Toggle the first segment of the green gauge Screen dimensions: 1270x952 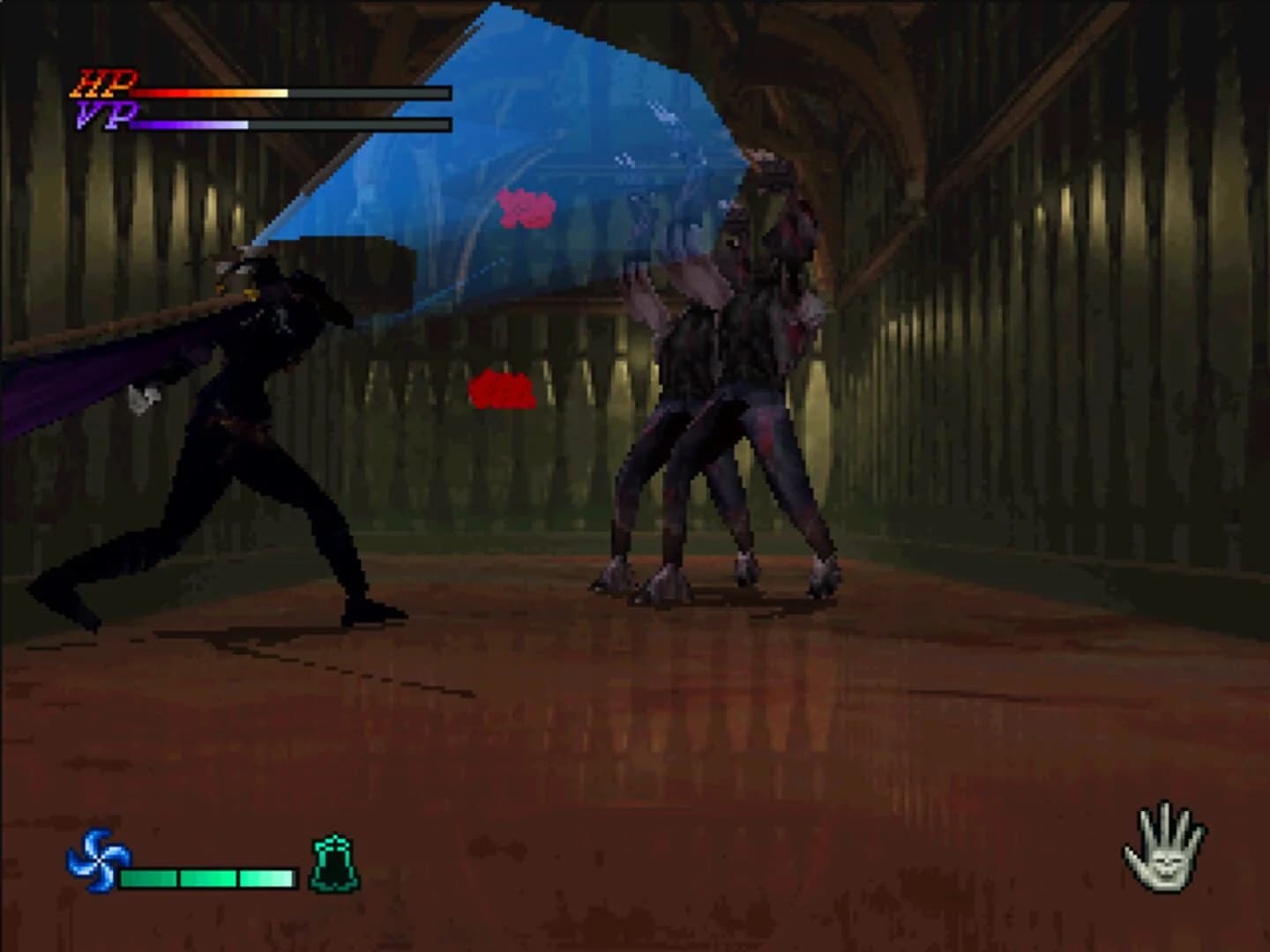(x=148, y=877)
